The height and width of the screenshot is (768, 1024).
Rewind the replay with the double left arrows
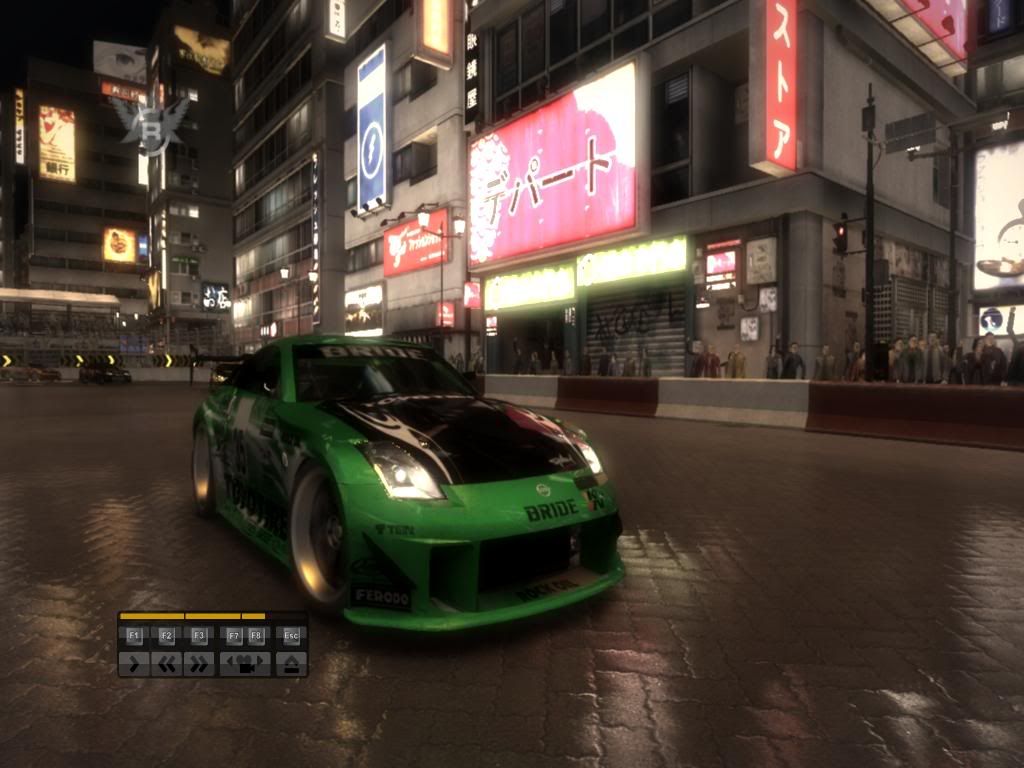tap(166, 663)
